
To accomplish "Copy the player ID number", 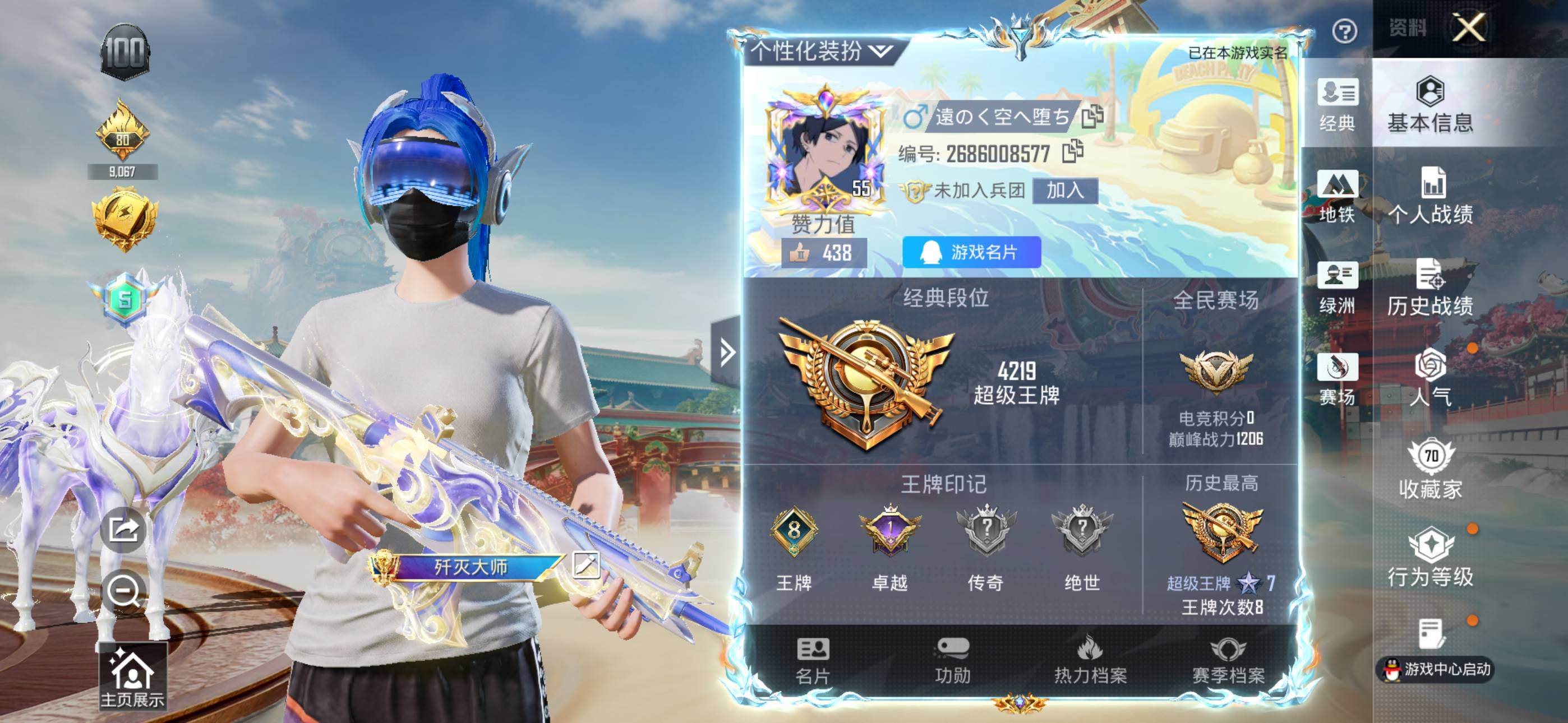I will click(1072, 152).
